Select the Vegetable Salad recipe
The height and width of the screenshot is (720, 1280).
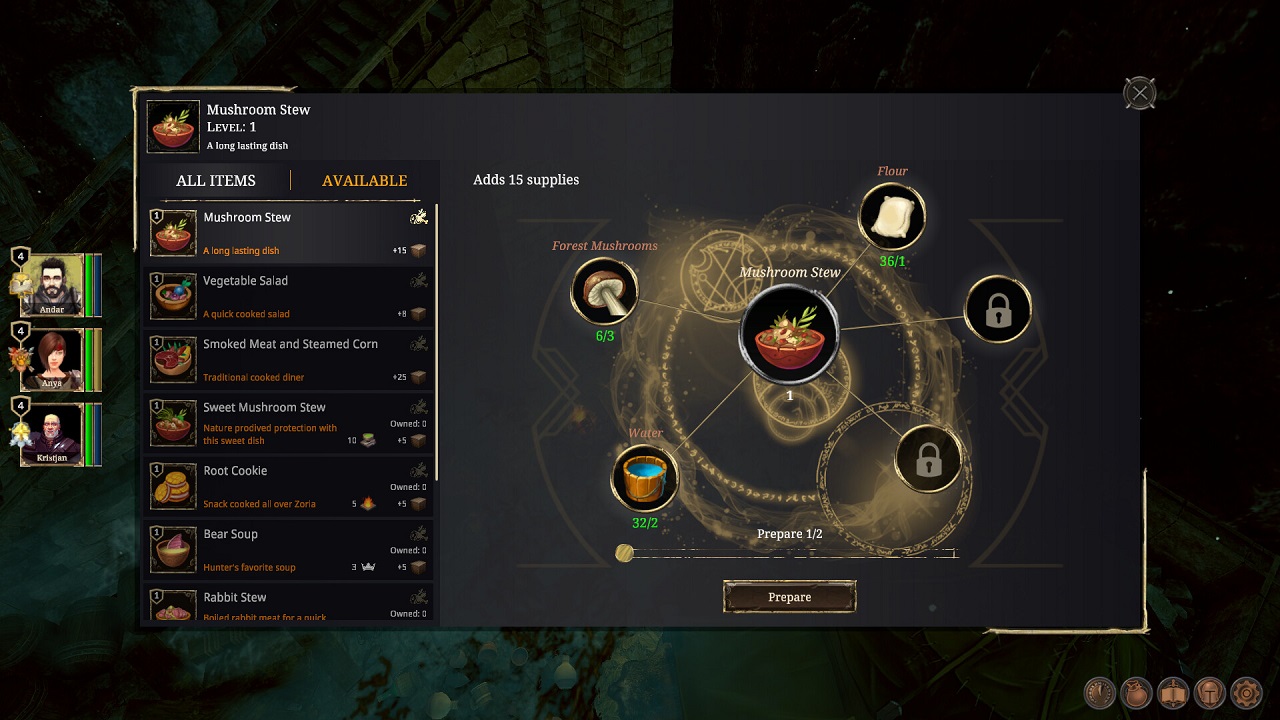(289, 296)
